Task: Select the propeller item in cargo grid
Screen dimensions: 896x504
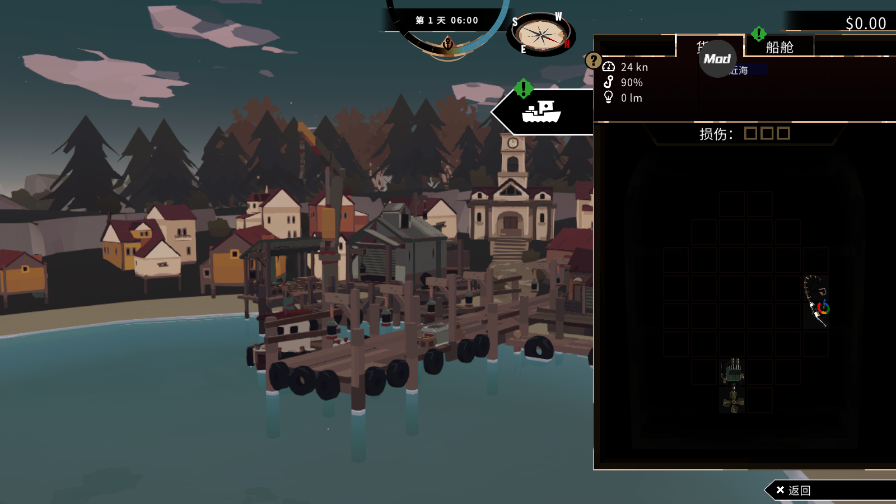Action: pyautogui.click(x=732, y=400)
